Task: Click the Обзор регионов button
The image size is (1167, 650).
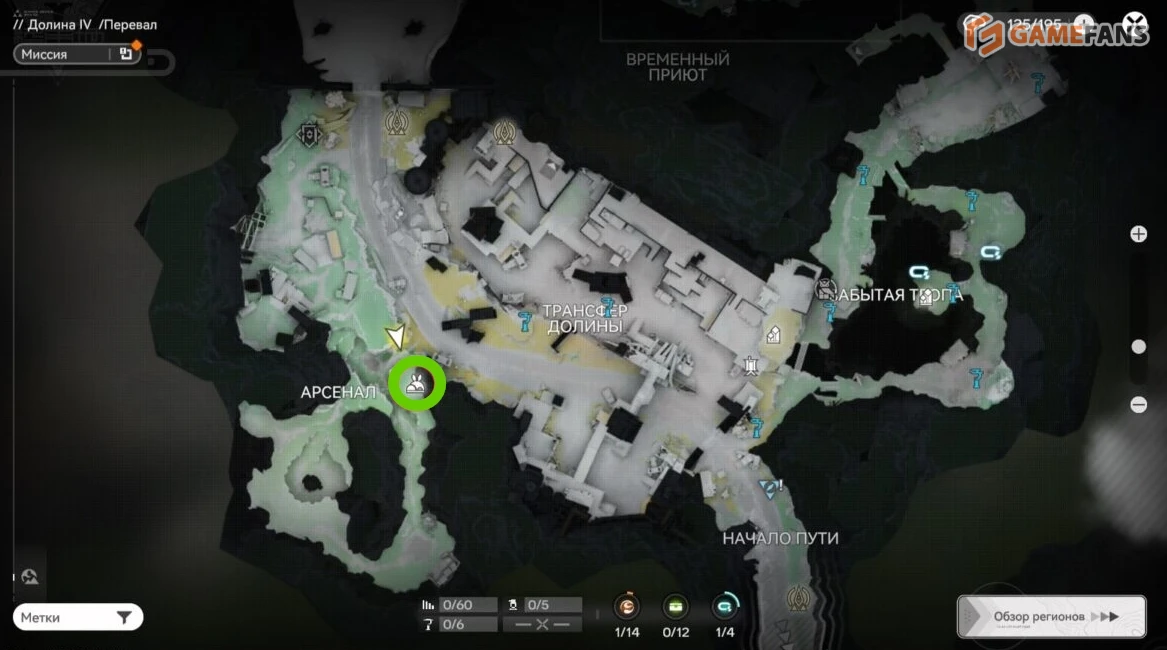Action: 1051,617
